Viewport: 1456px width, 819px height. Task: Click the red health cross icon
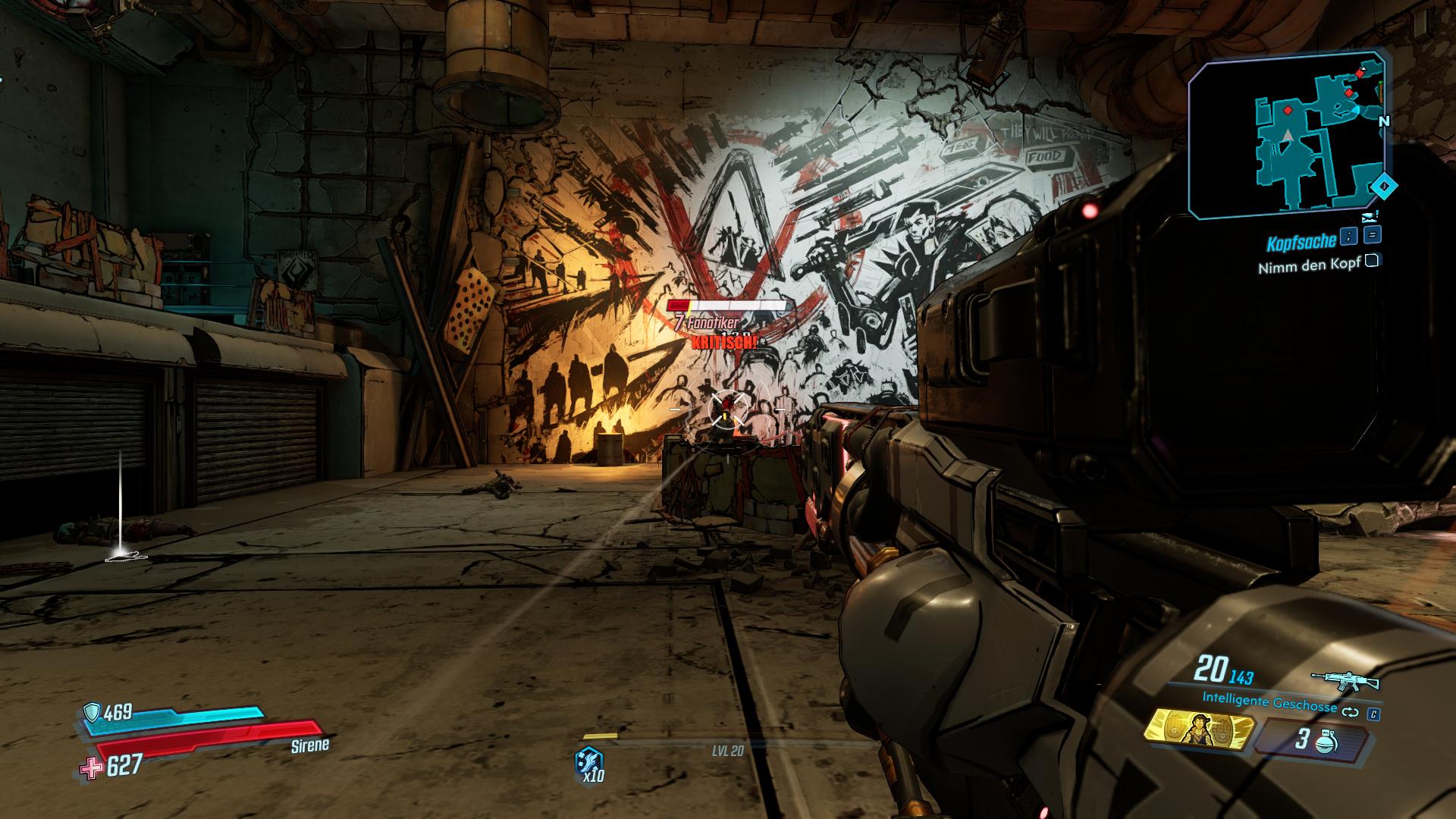tap(92, 767)
